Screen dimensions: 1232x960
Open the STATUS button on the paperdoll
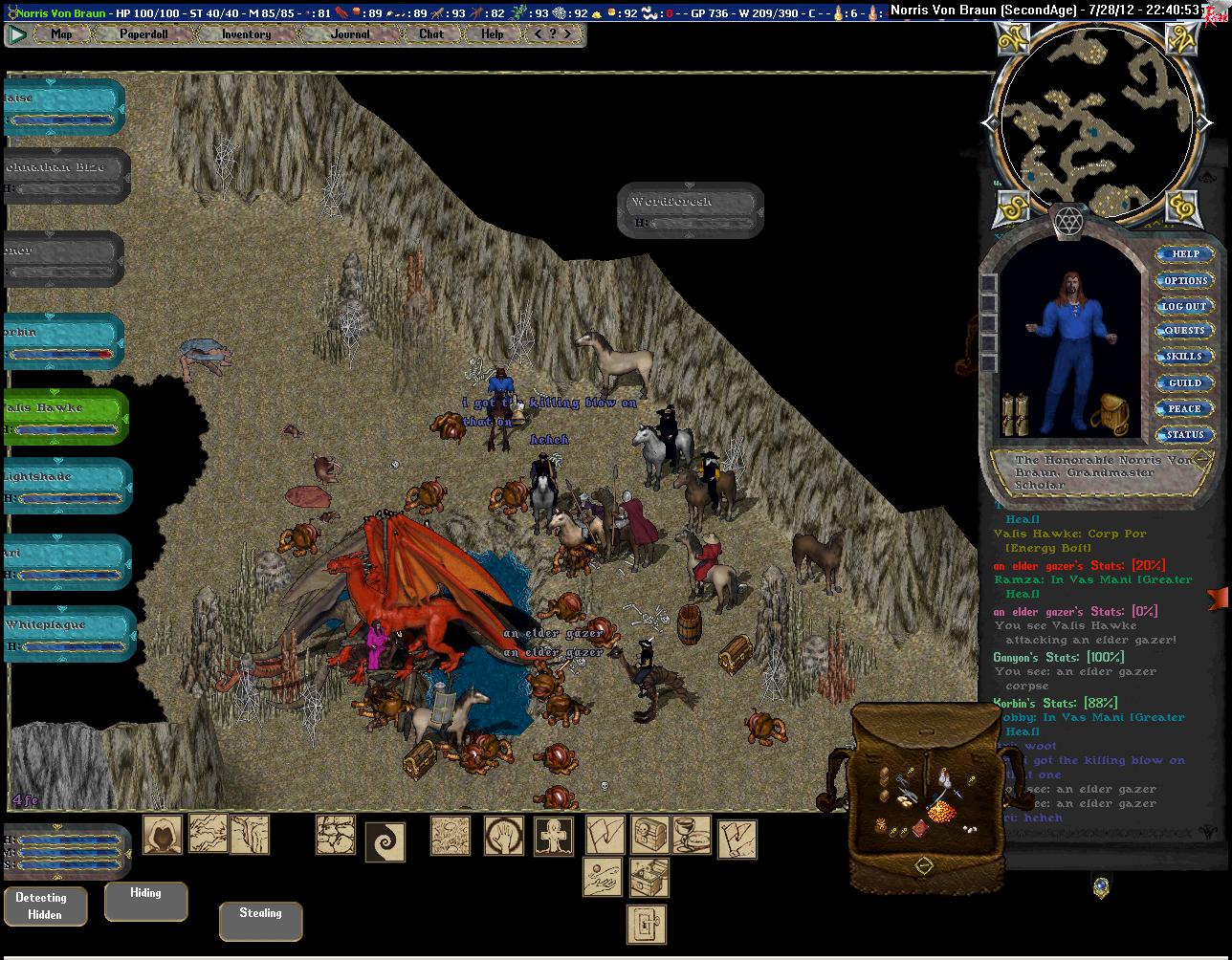click(x=1184, y=434)
